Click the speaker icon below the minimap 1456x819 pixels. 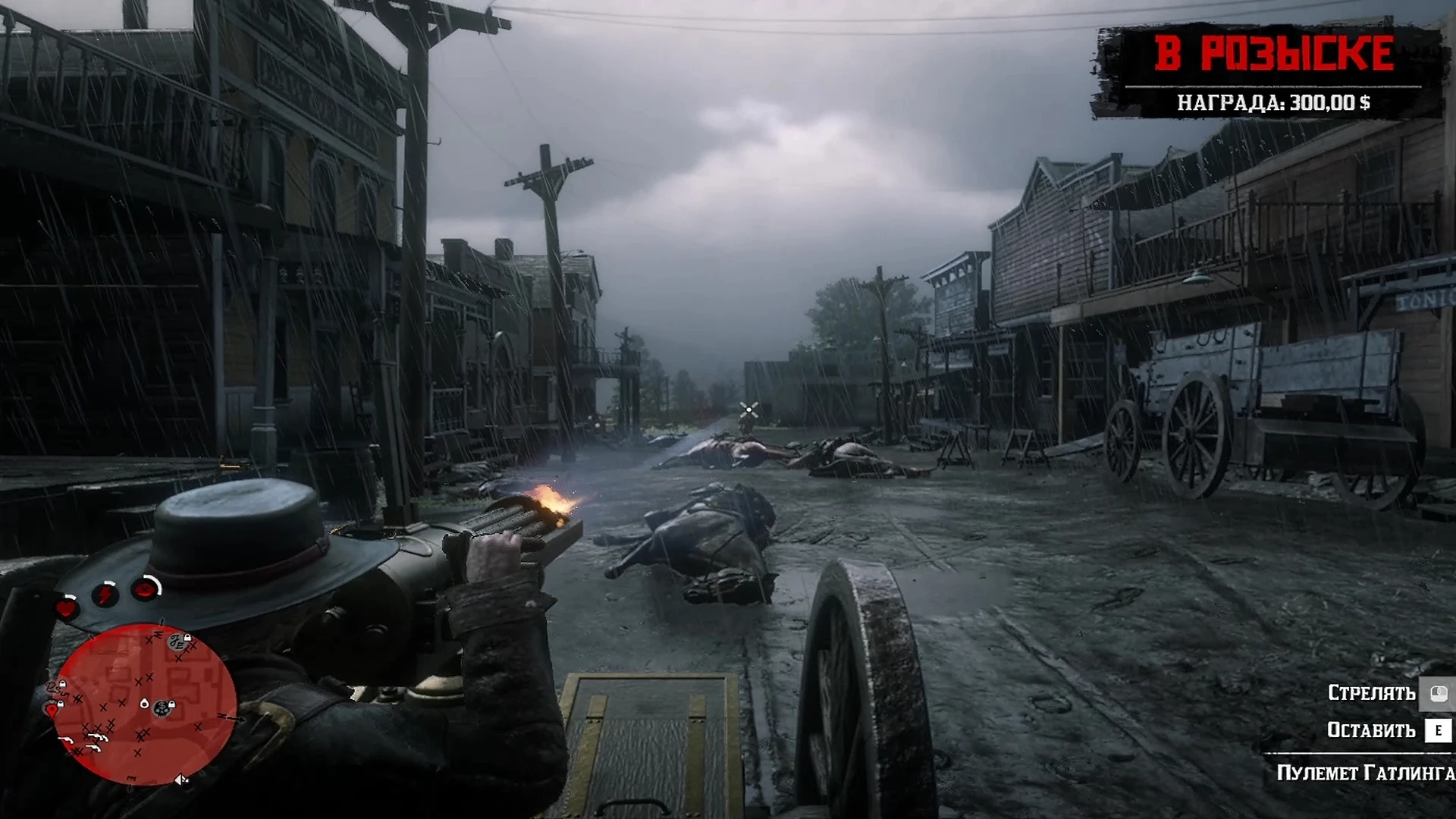point(182,779)
